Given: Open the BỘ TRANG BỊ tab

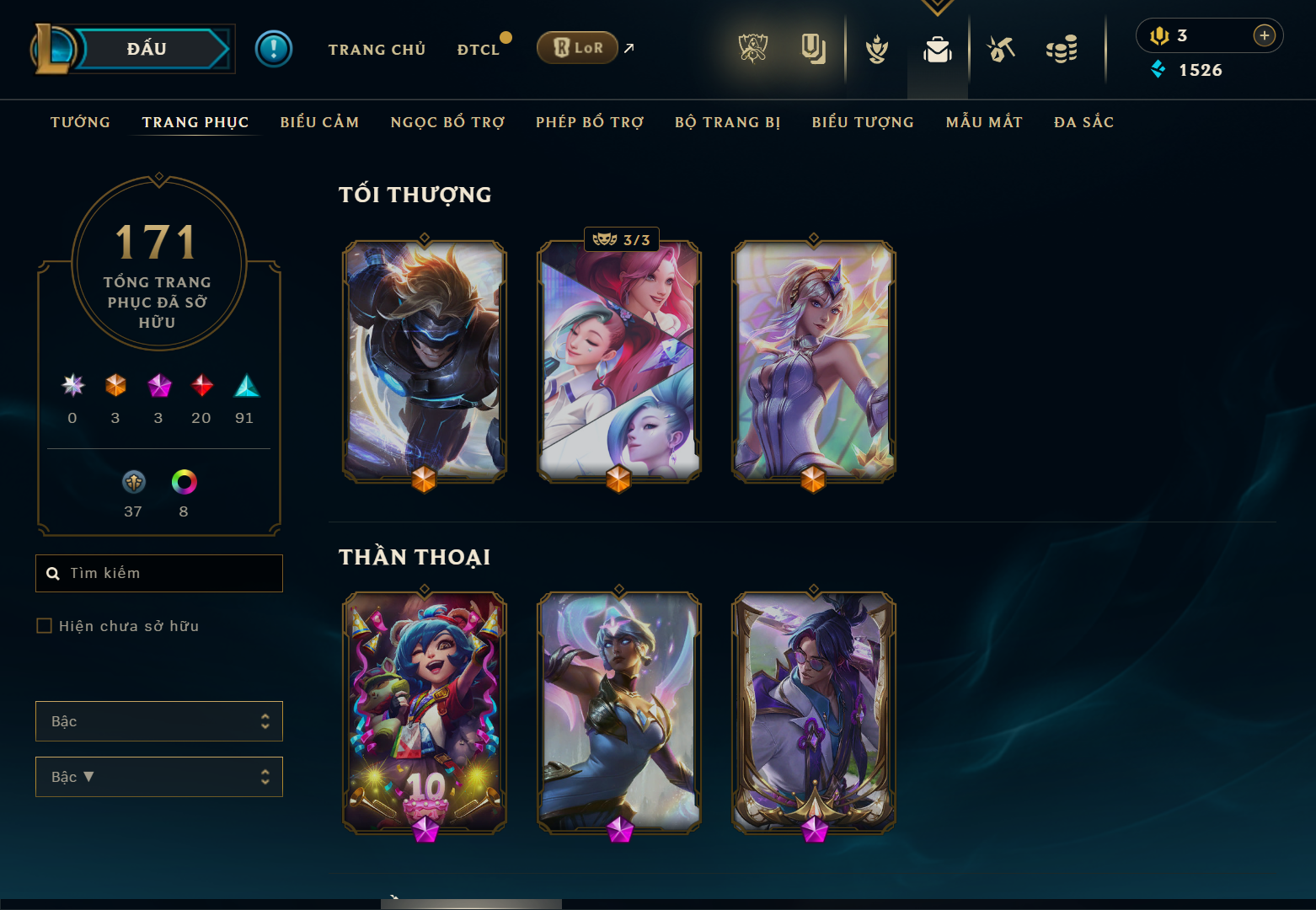Looking at the screenshot, I should (x=727, y=122).
